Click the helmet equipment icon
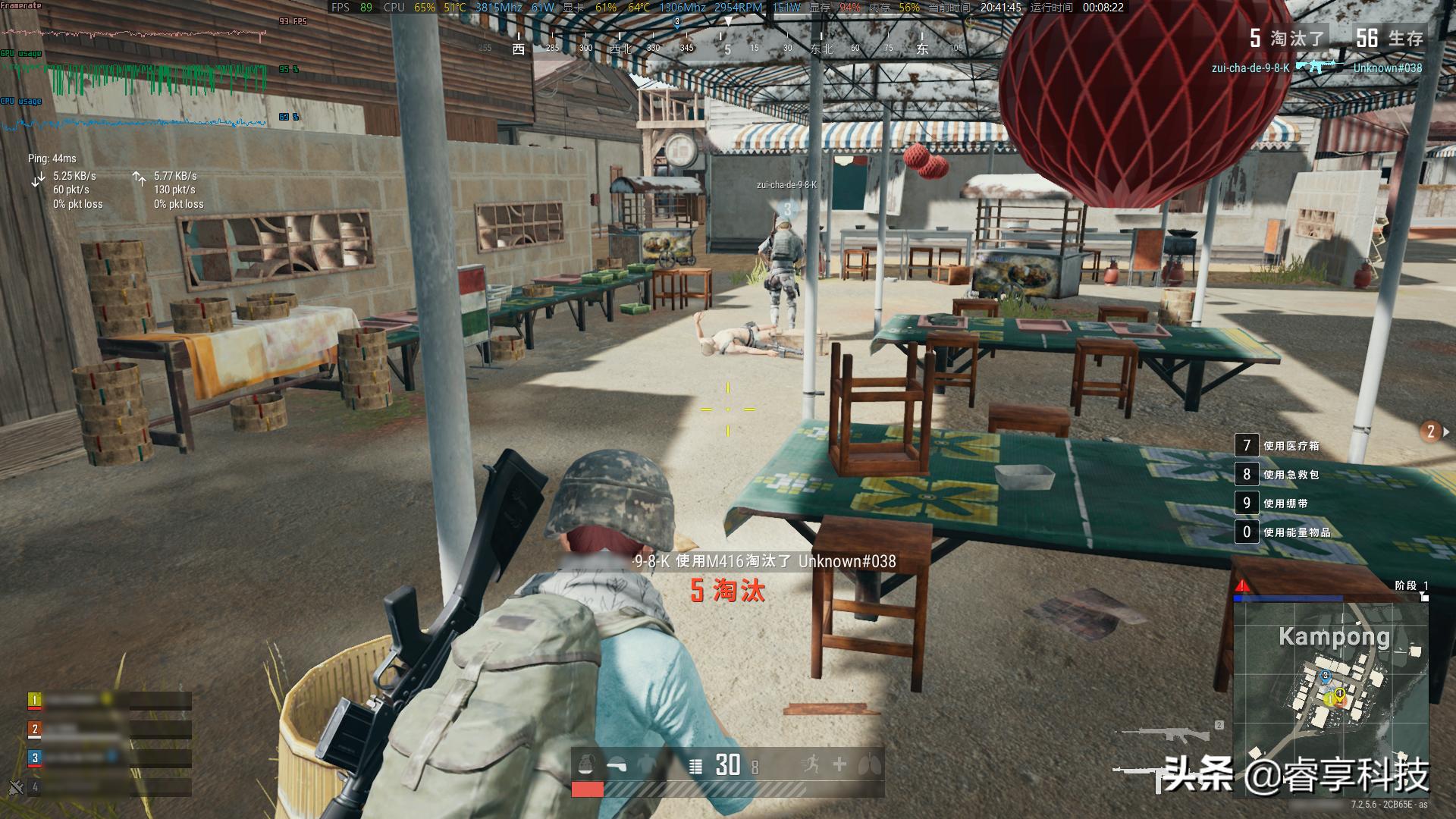1456x819 pixels. [617, 766]
